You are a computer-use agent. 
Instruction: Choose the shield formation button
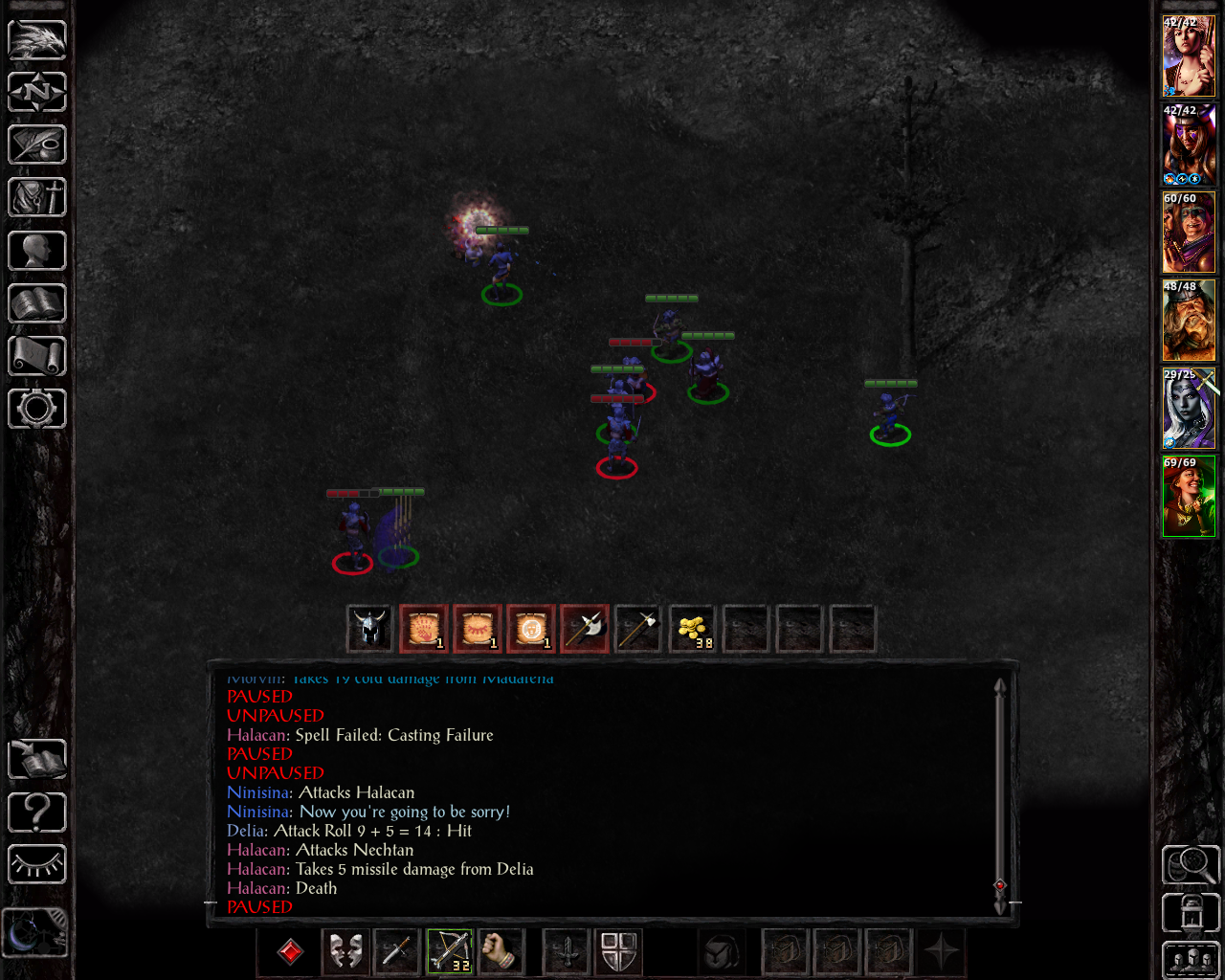[619, 951]
